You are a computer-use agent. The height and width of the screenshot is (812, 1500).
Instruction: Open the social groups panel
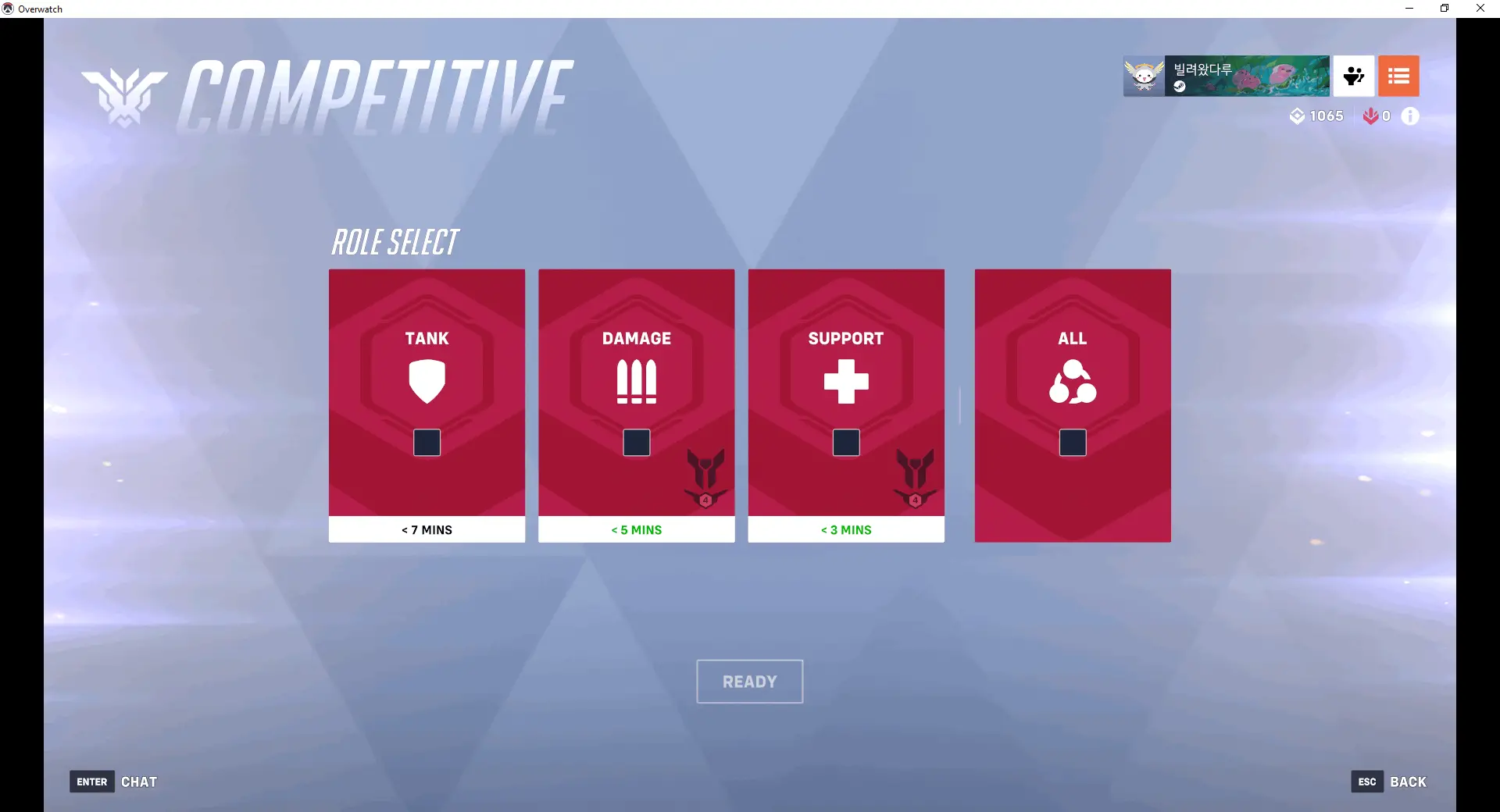point(1352,76)
